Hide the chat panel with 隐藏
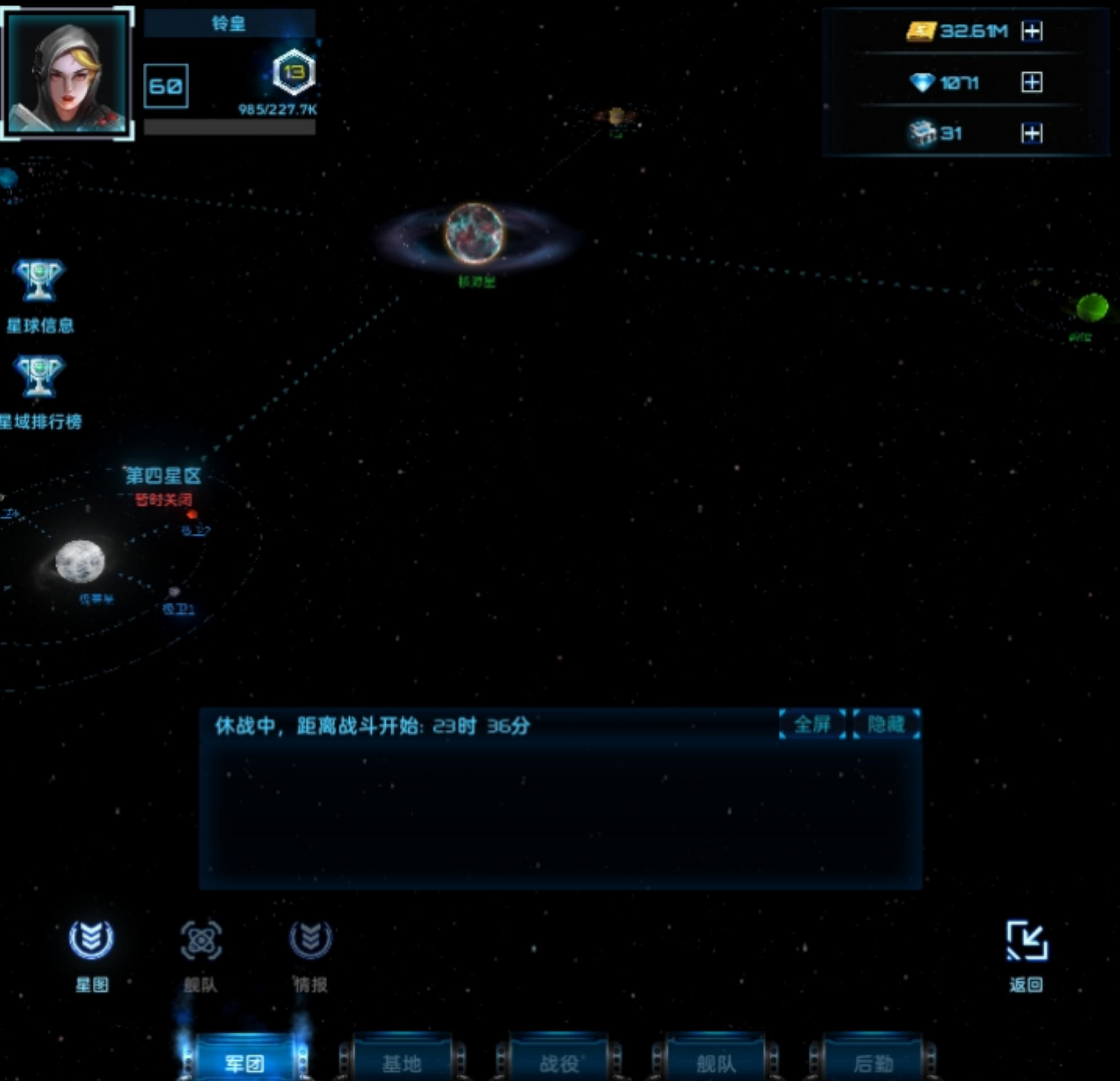This screenshot has height=1081, width=1120. point(886,725)
